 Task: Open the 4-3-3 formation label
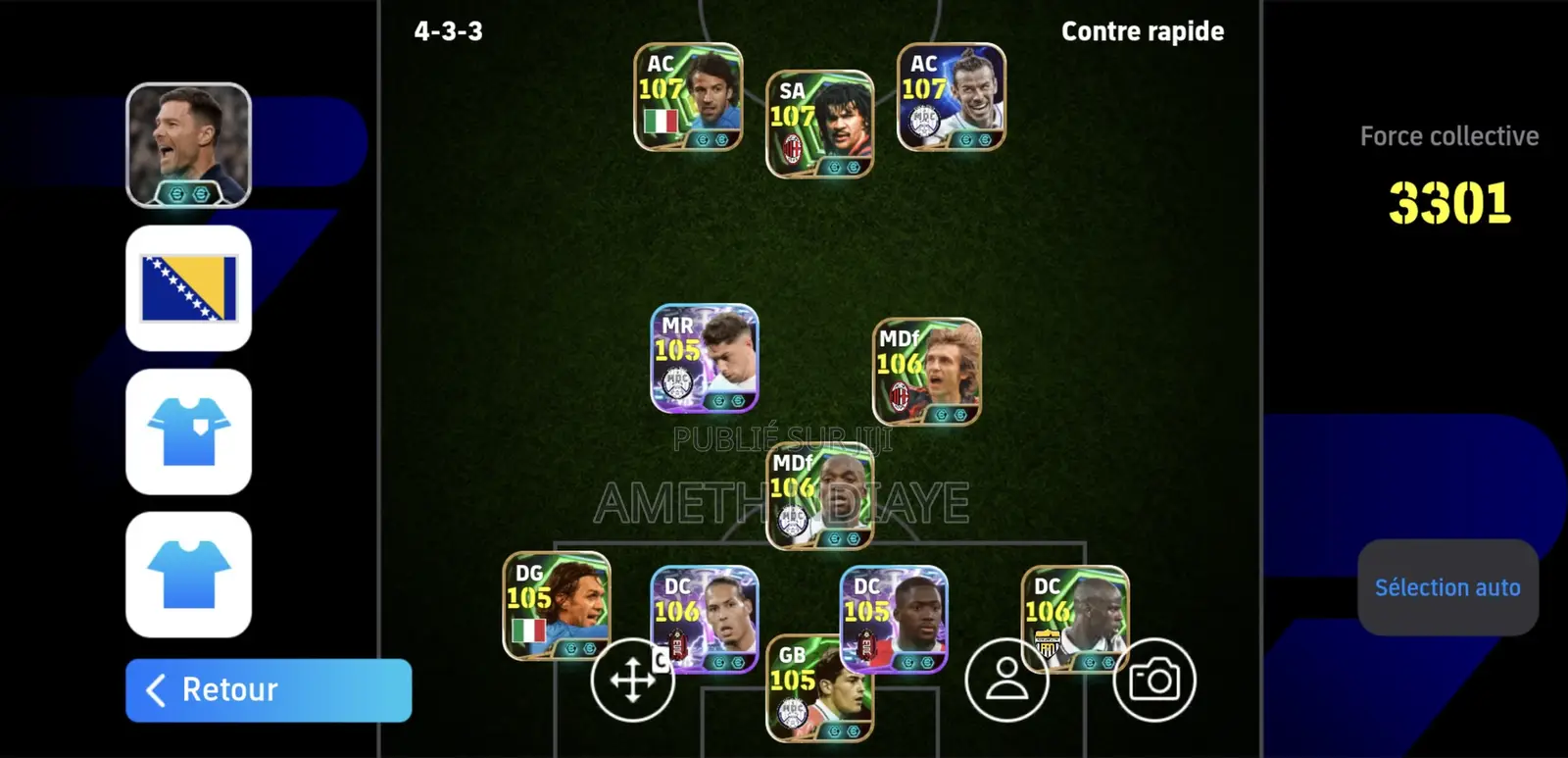(450, 30)
